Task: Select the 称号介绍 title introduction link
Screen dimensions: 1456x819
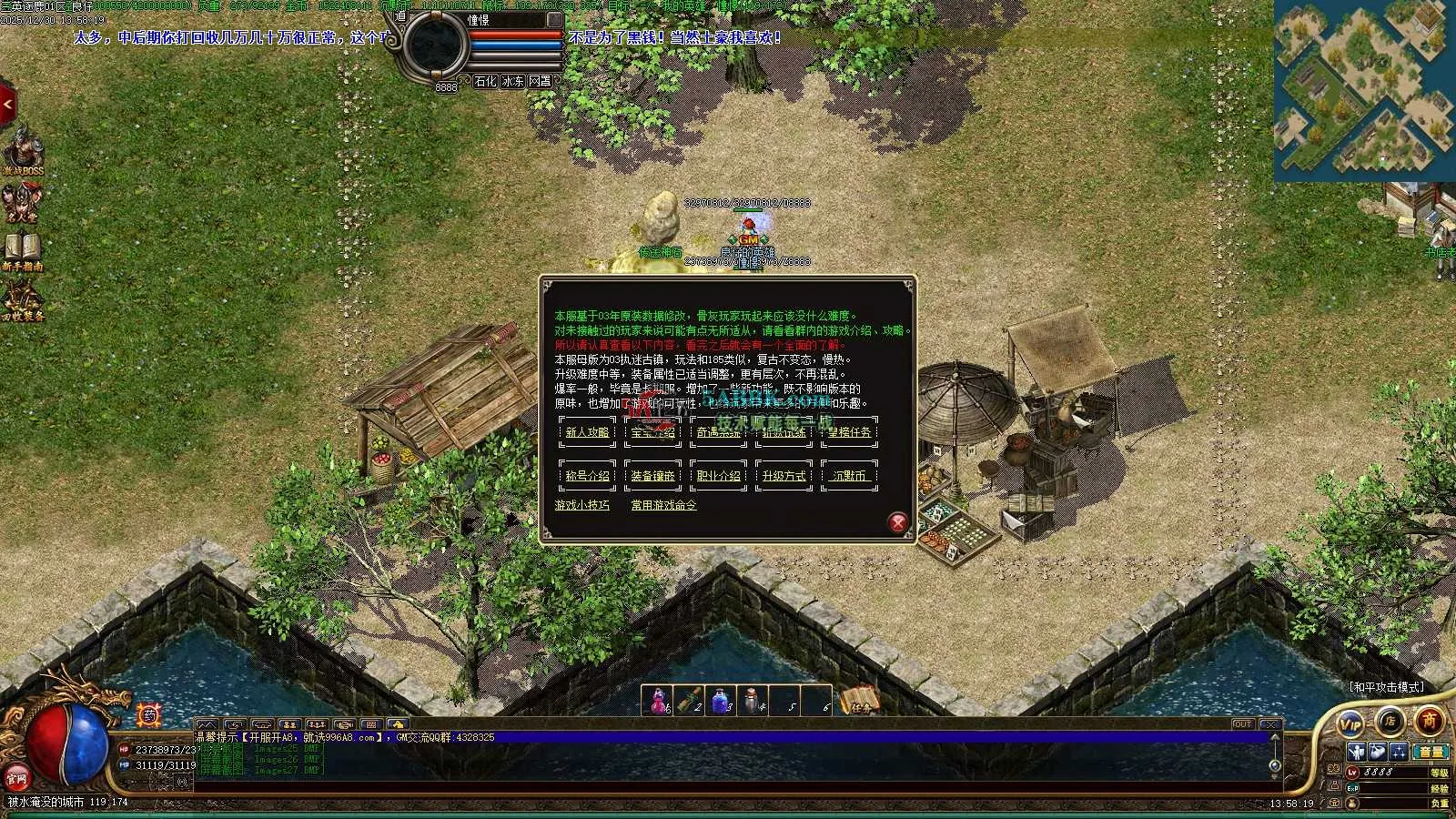Action: 587,476
